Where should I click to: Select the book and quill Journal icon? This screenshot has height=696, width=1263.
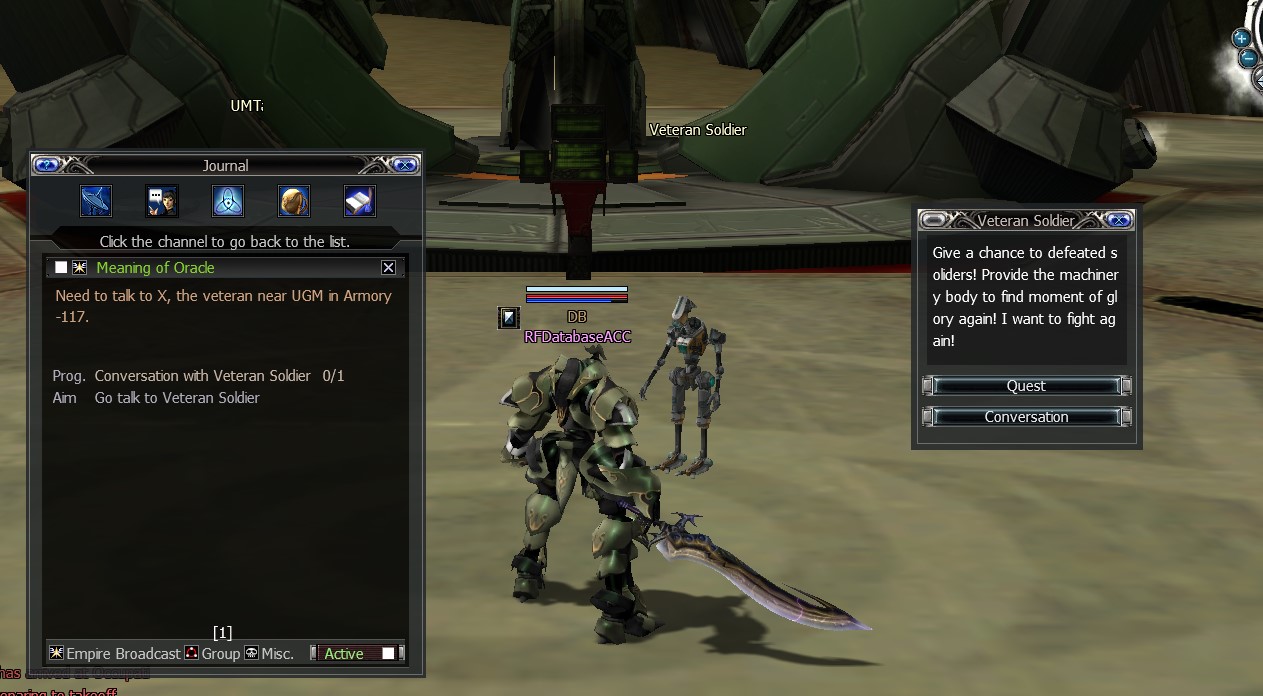coord(360,201)
